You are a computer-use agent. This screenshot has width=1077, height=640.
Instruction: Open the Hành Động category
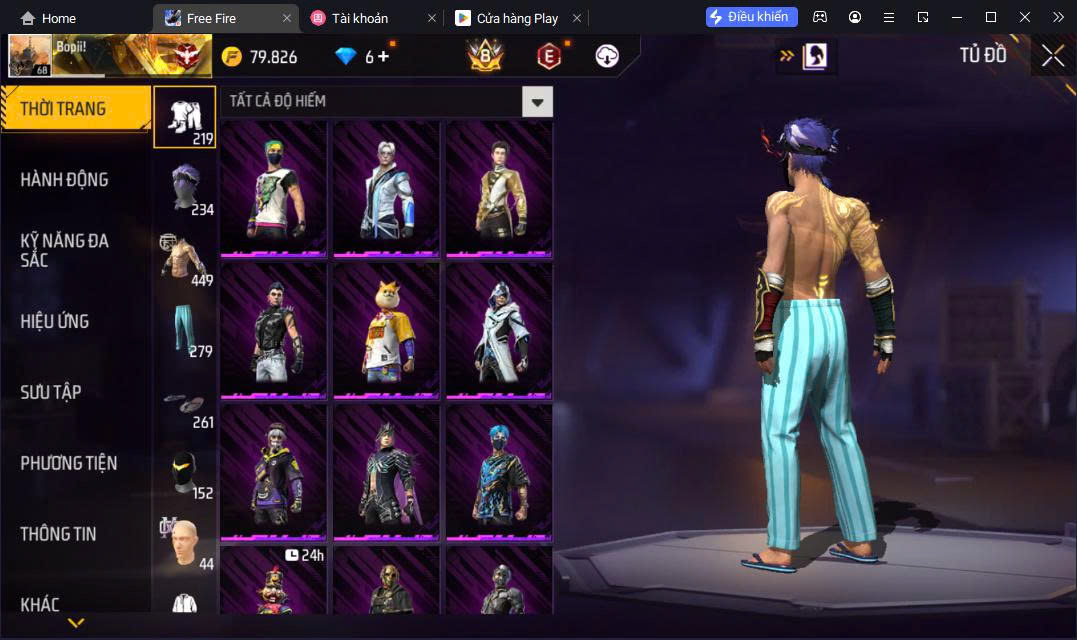pyautogui.click(x=64, y=180)
